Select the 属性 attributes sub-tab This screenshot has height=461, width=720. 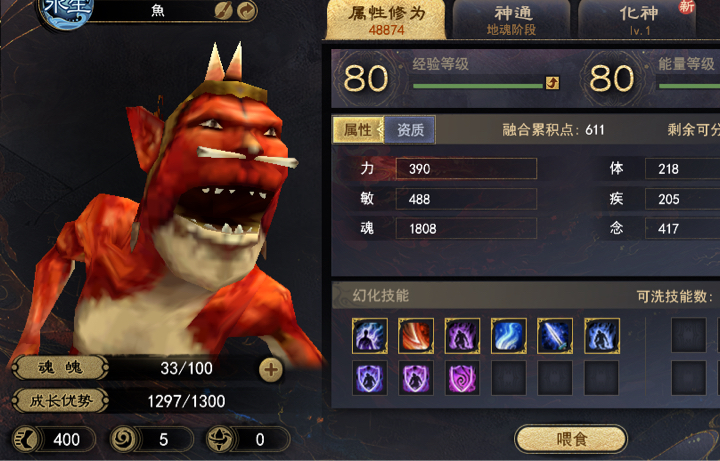[x=358, y=130]
